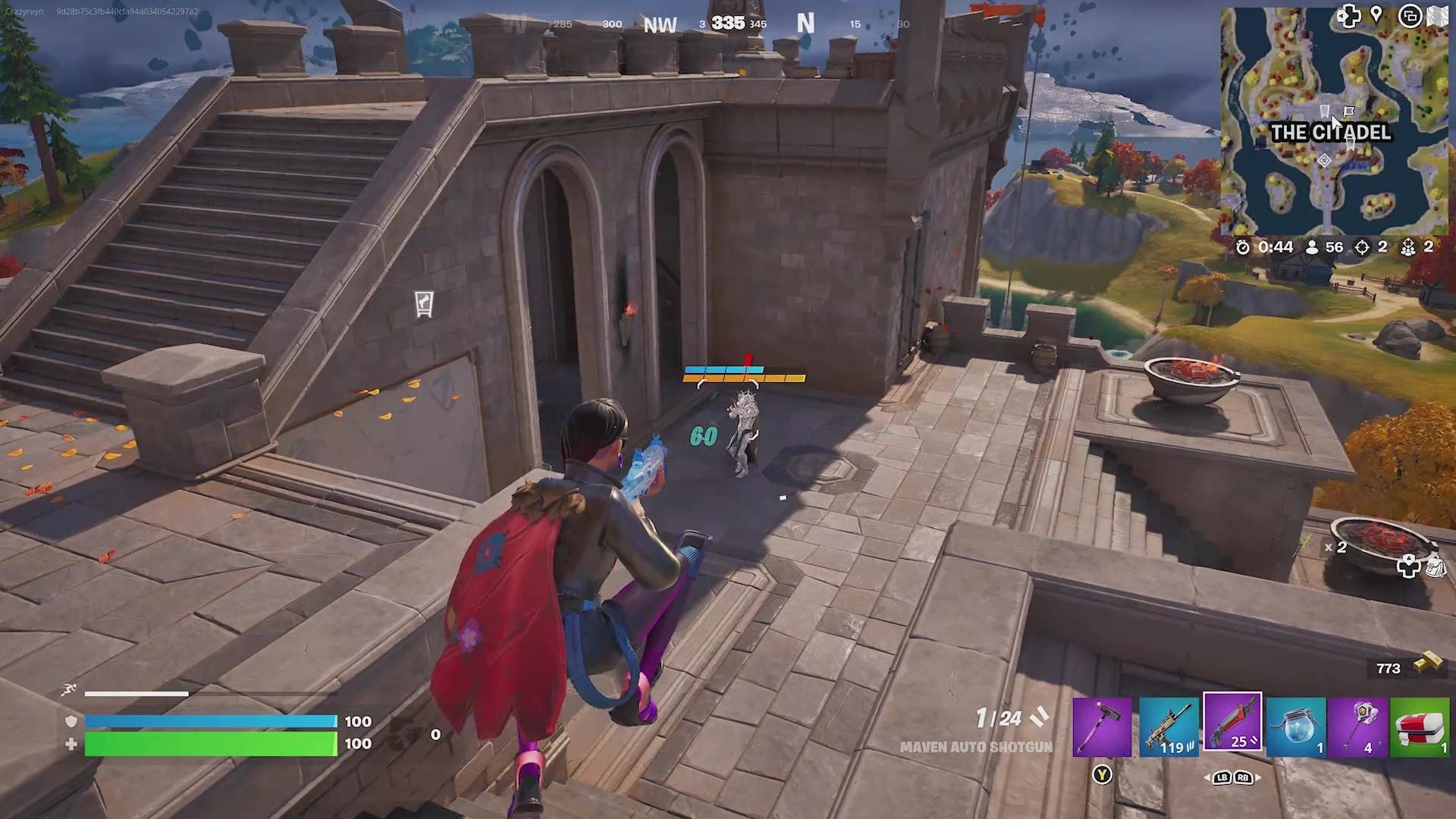The image size is (1456, 819).
Task: Click the eliminations counter showing 2
Action: pos(1382,247)
